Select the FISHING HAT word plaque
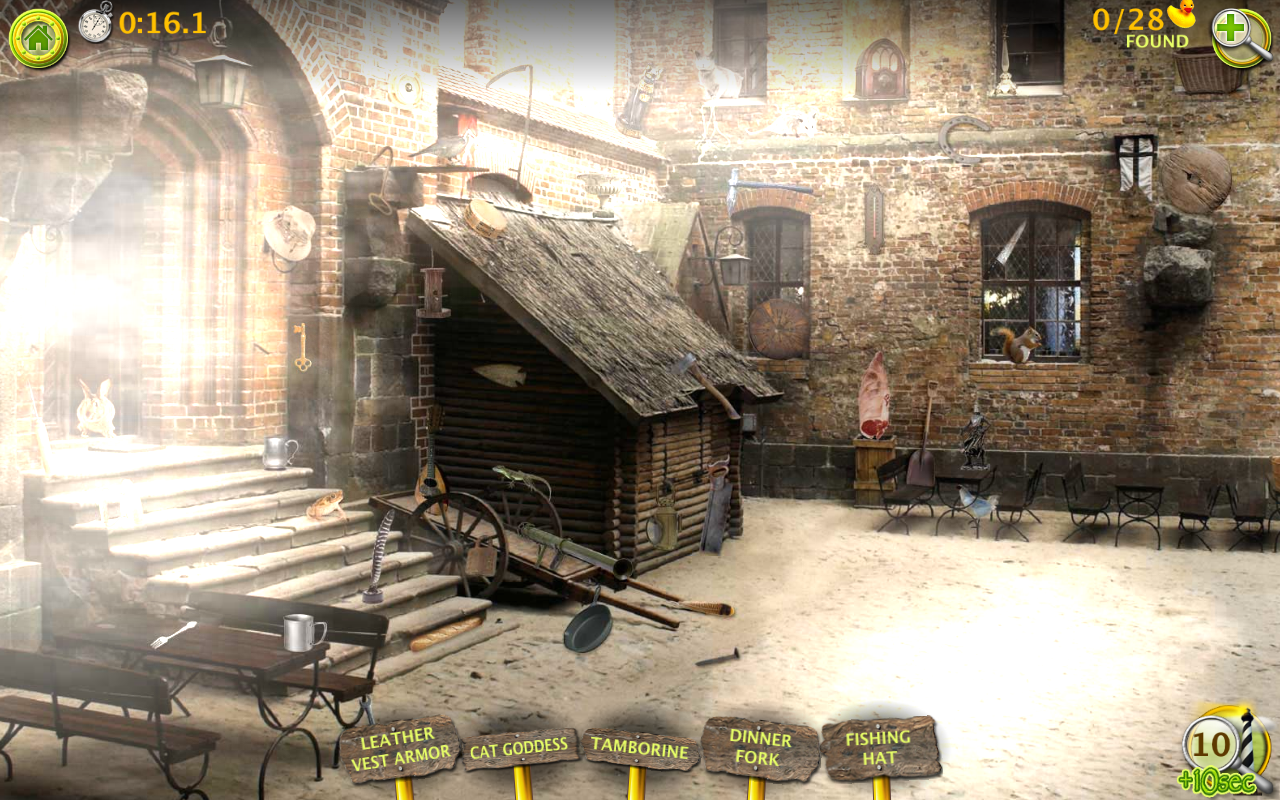1280x800 pixels. (x=877, y=745)
